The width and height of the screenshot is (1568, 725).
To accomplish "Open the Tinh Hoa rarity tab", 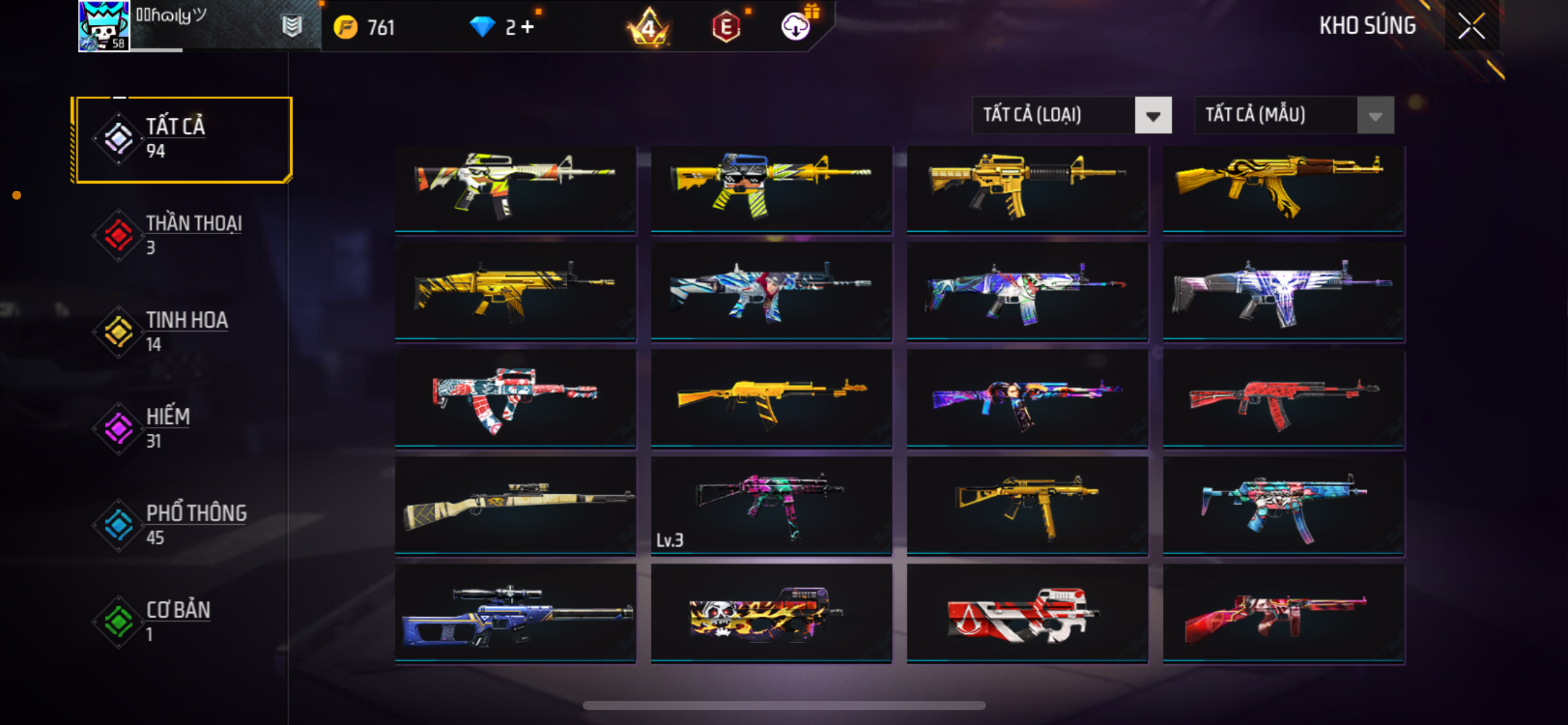I will tap(182, 332).
